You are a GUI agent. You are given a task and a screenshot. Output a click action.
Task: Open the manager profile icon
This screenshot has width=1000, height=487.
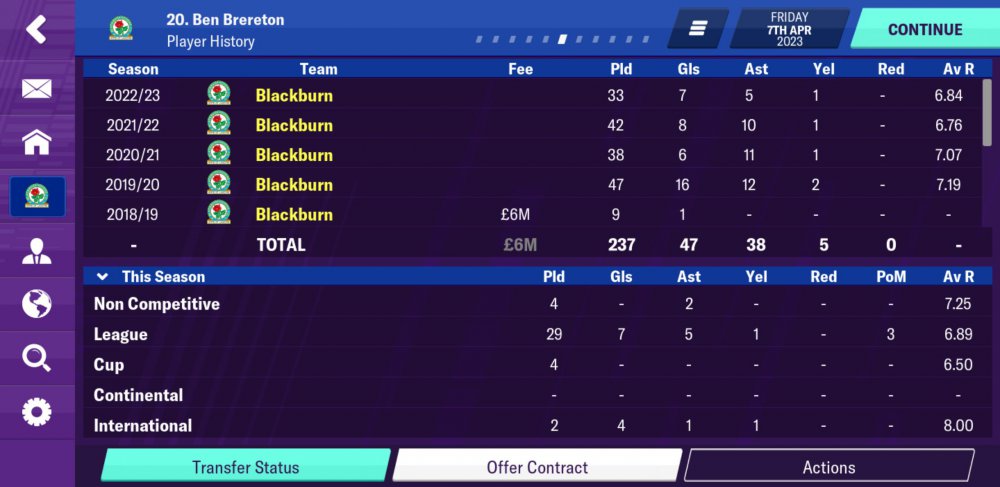pos(36,250)
